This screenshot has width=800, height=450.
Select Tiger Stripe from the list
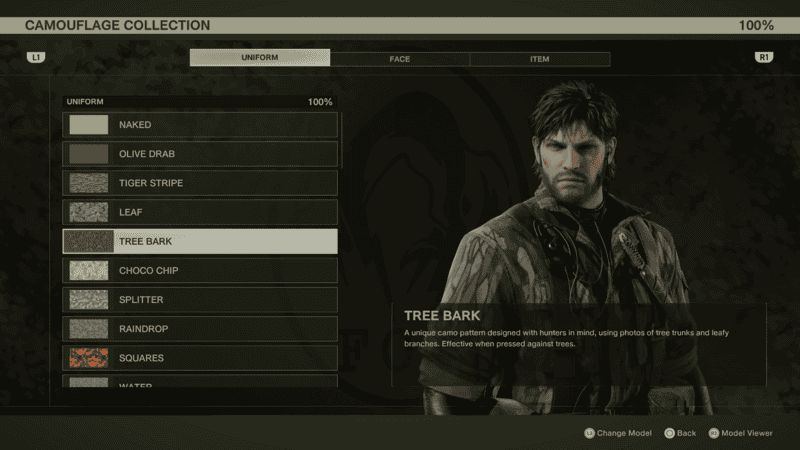click(x=200, y=183)
